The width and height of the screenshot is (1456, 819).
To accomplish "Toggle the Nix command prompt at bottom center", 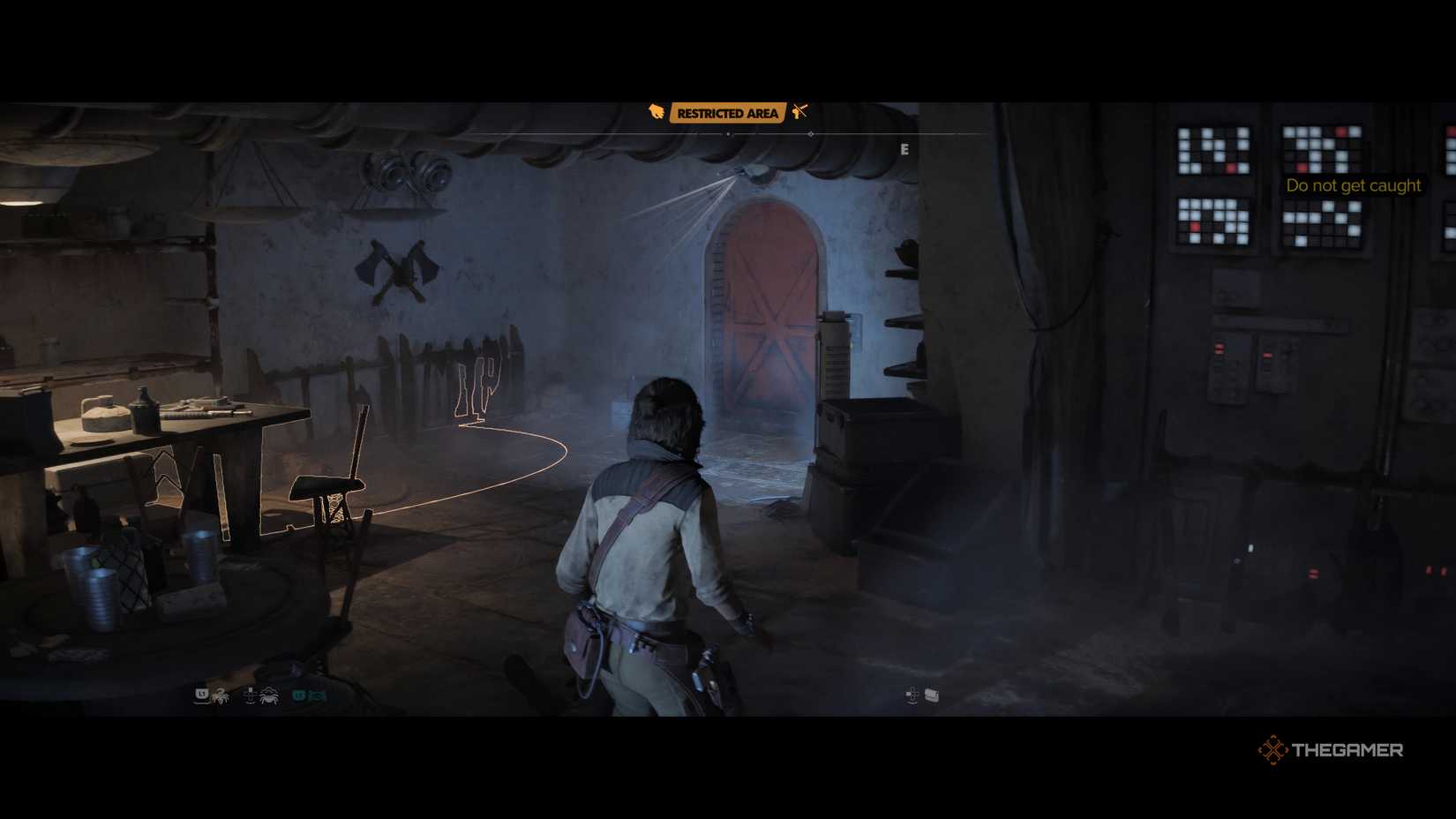I will tap(932, 696).
